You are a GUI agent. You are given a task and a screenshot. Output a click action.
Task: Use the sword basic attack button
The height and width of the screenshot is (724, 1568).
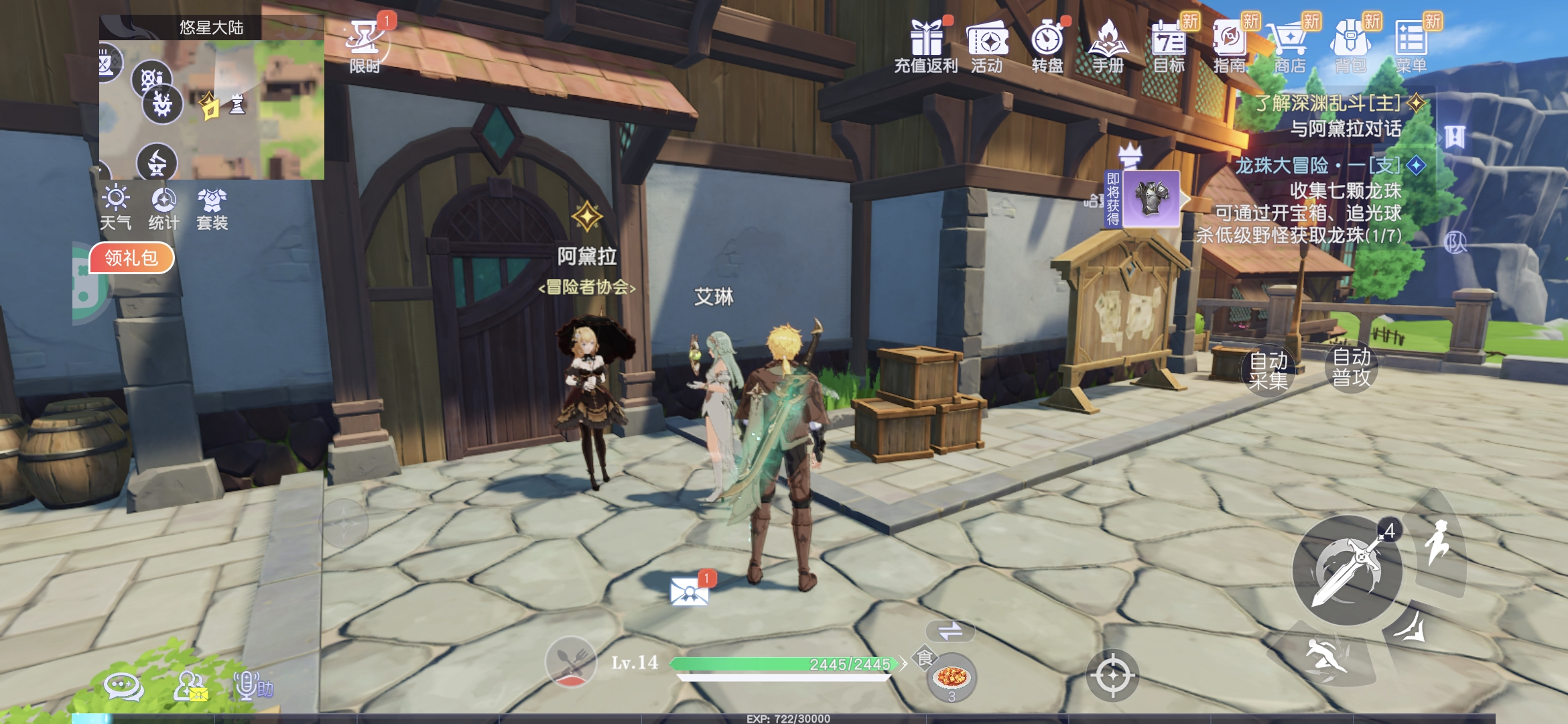click(1347, 571)
